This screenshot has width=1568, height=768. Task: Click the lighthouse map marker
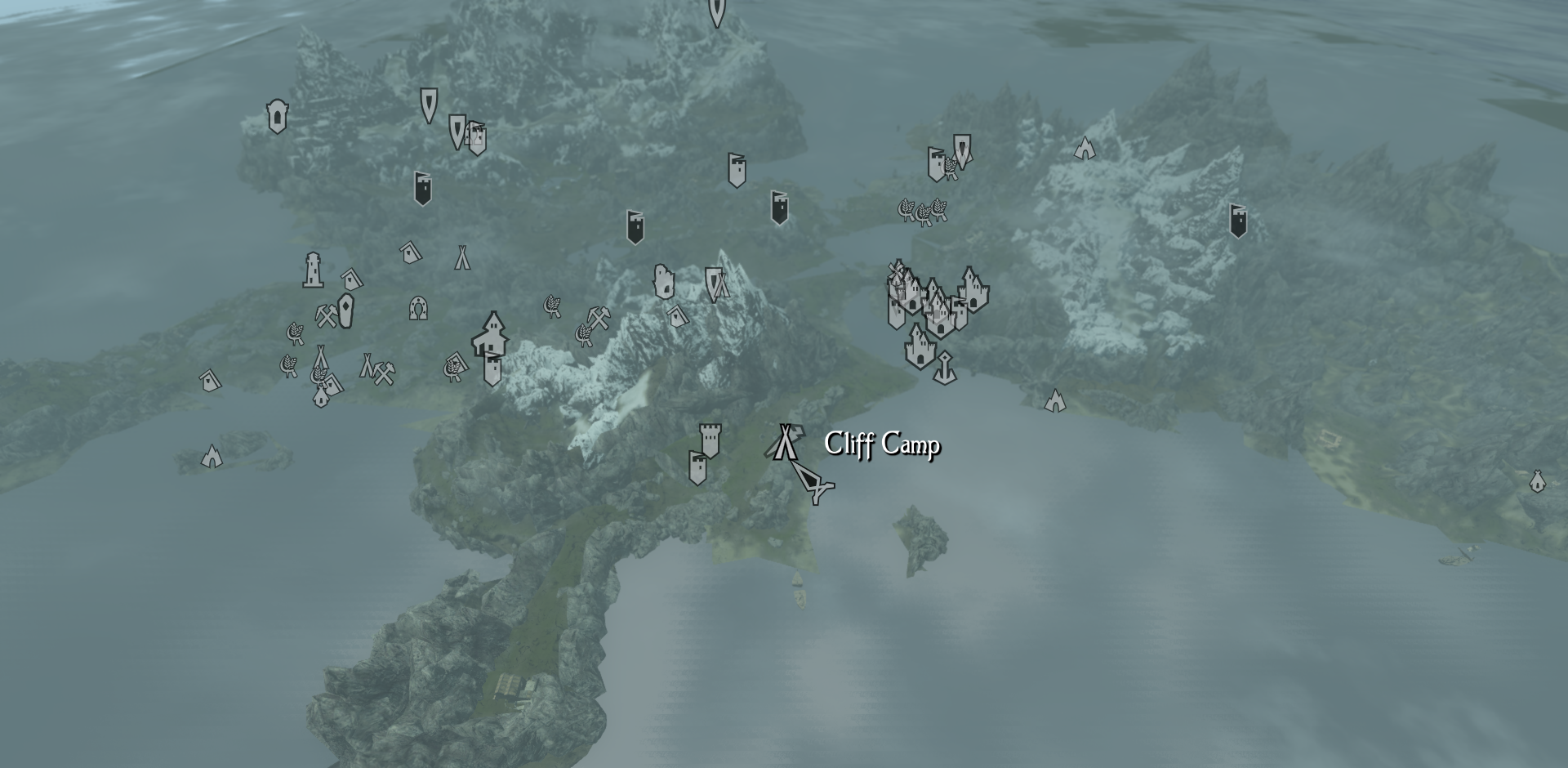click(x=313, y=270)
